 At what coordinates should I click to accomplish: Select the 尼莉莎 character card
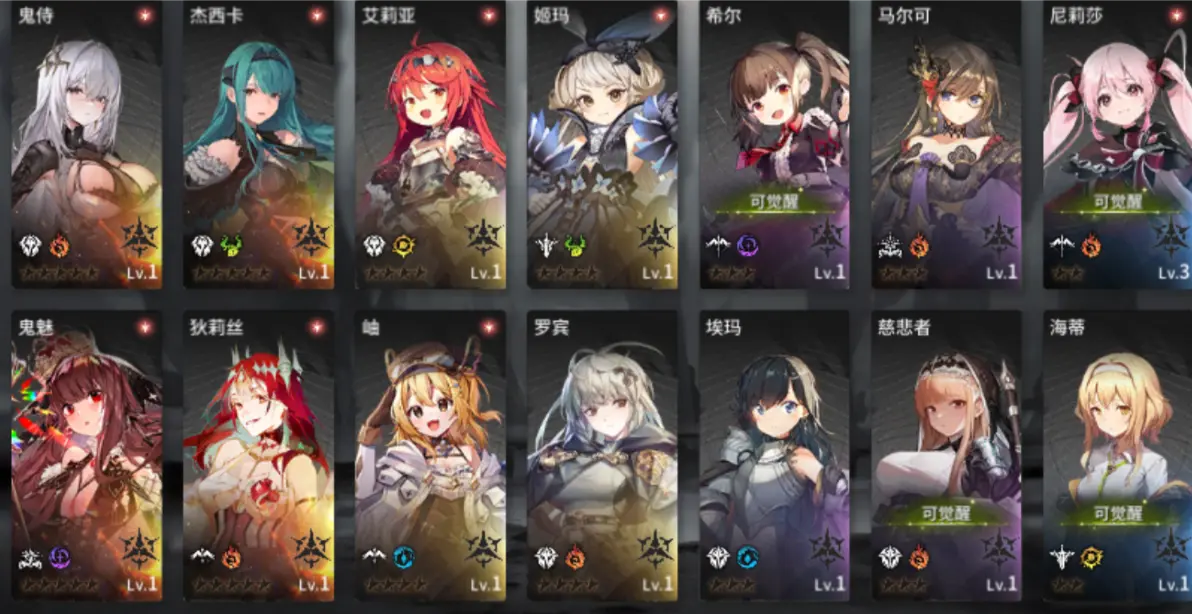tap(1116, 145)
